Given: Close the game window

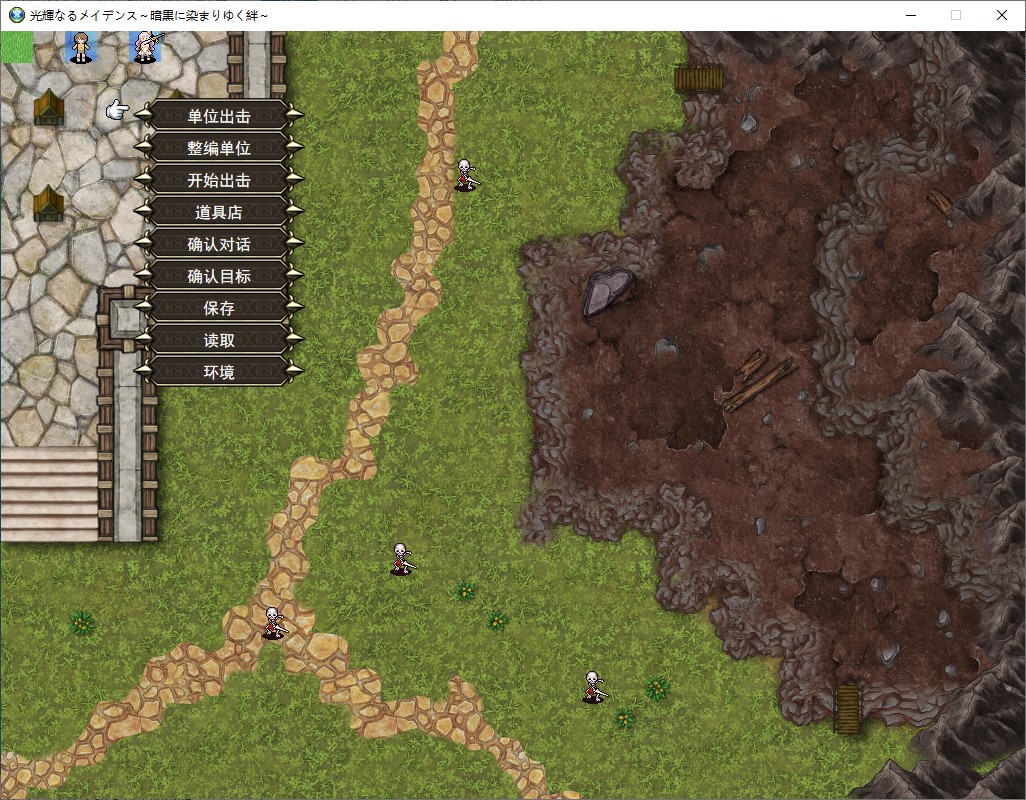Looking at the screenshot, I should pyautogui.click(x=1001, y=15).
